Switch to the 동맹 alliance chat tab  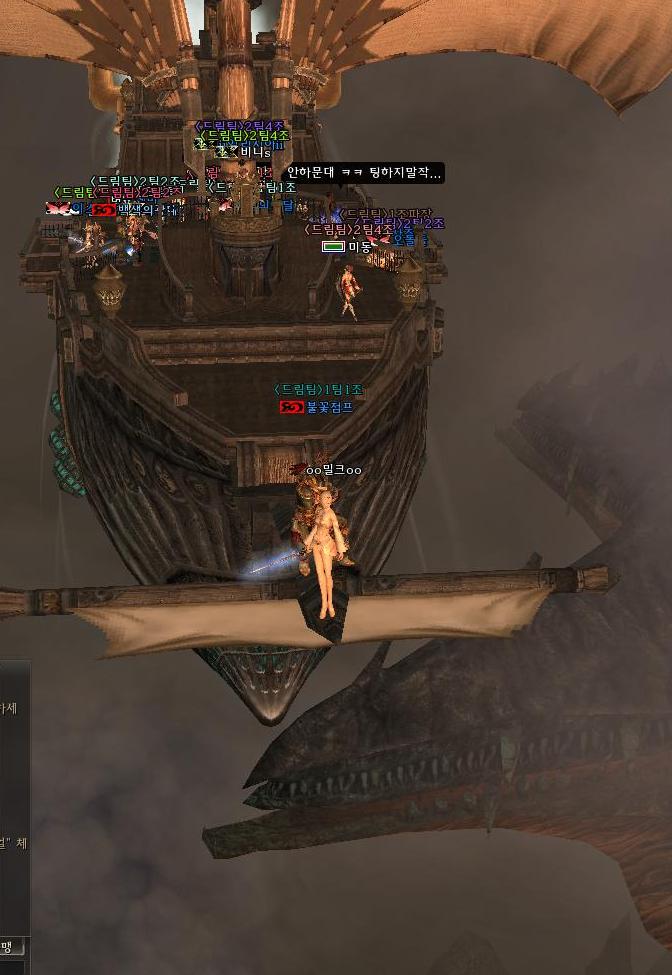[x=9, y=946]
